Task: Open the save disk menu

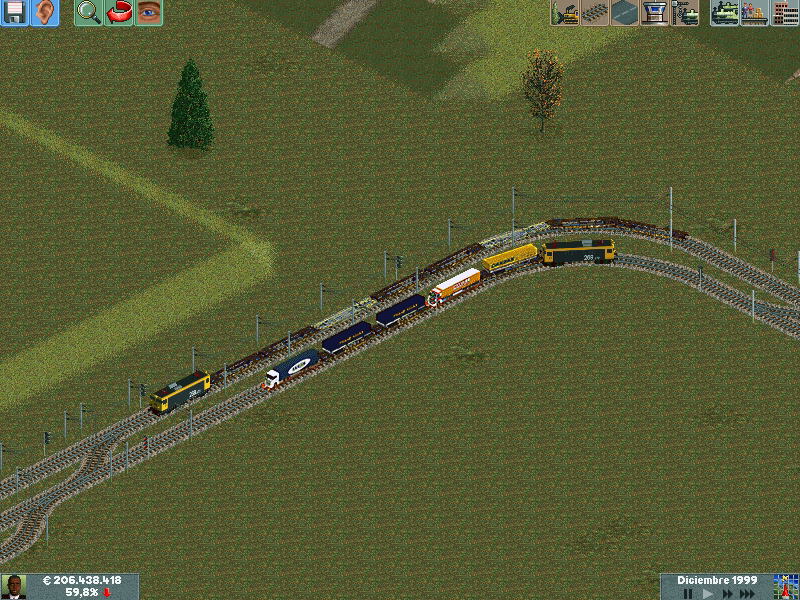Action: click(x=15, y=13)
